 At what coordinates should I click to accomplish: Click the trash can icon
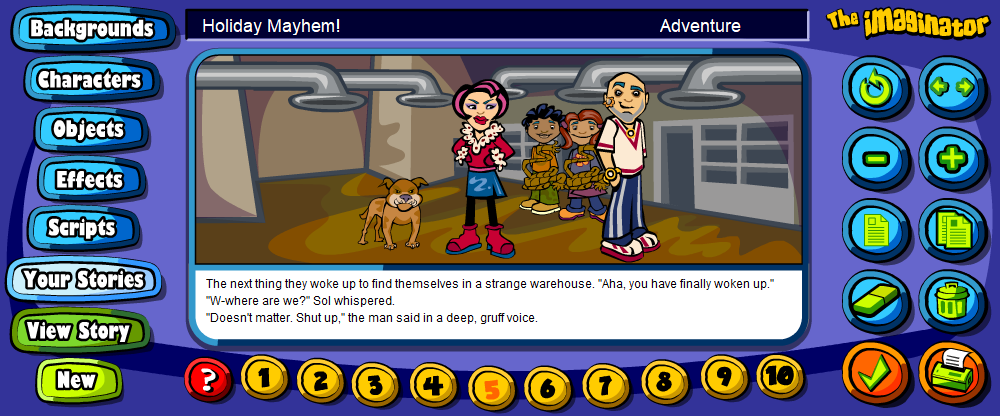coord(951,297)
